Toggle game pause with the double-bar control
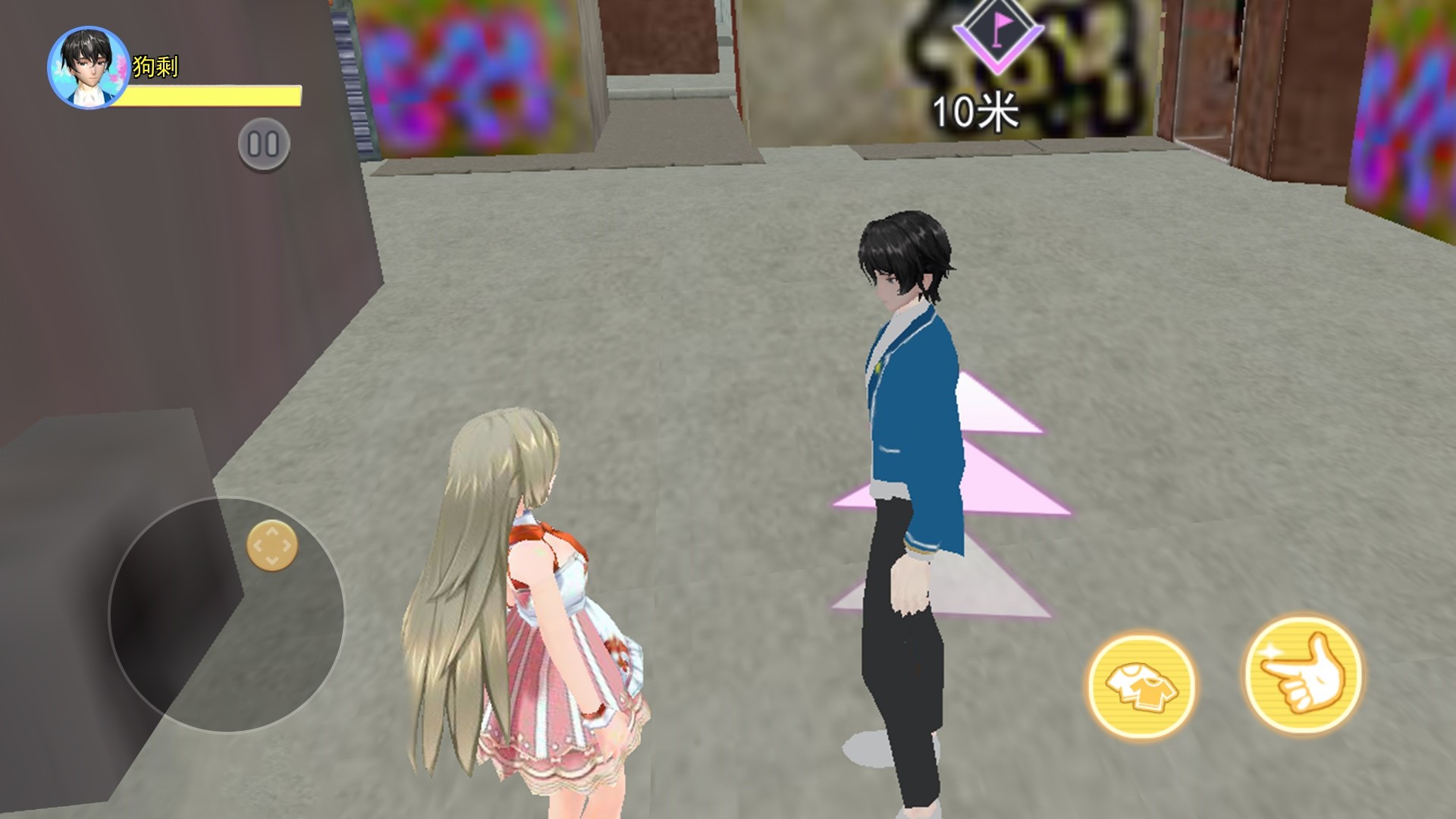Image resolution: width=1456 pixels, height=819 pixels. tap(264, 143)
